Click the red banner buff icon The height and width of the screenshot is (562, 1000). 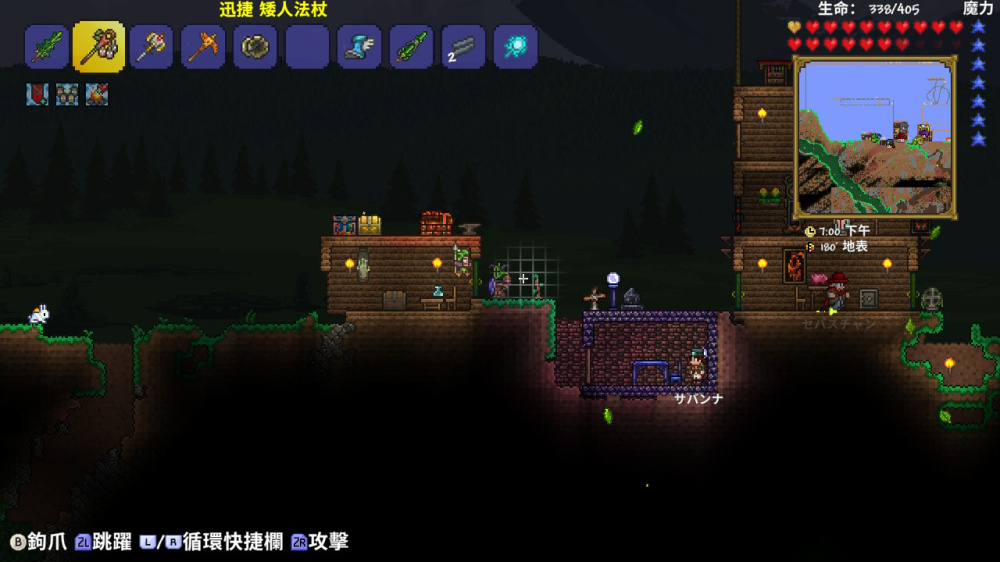pyautogui.click(x=37, y=94)
